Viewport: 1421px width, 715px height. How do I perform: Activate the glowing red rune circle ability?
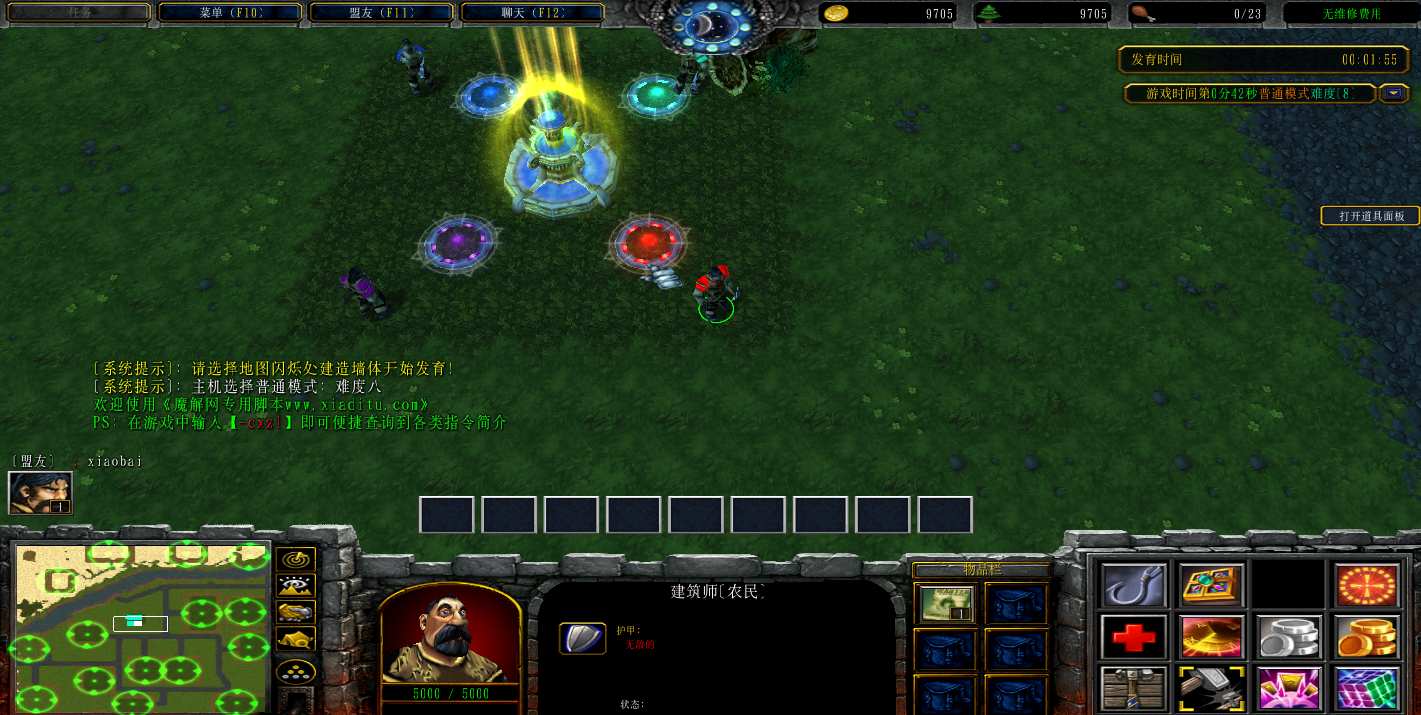point(1367,585)
